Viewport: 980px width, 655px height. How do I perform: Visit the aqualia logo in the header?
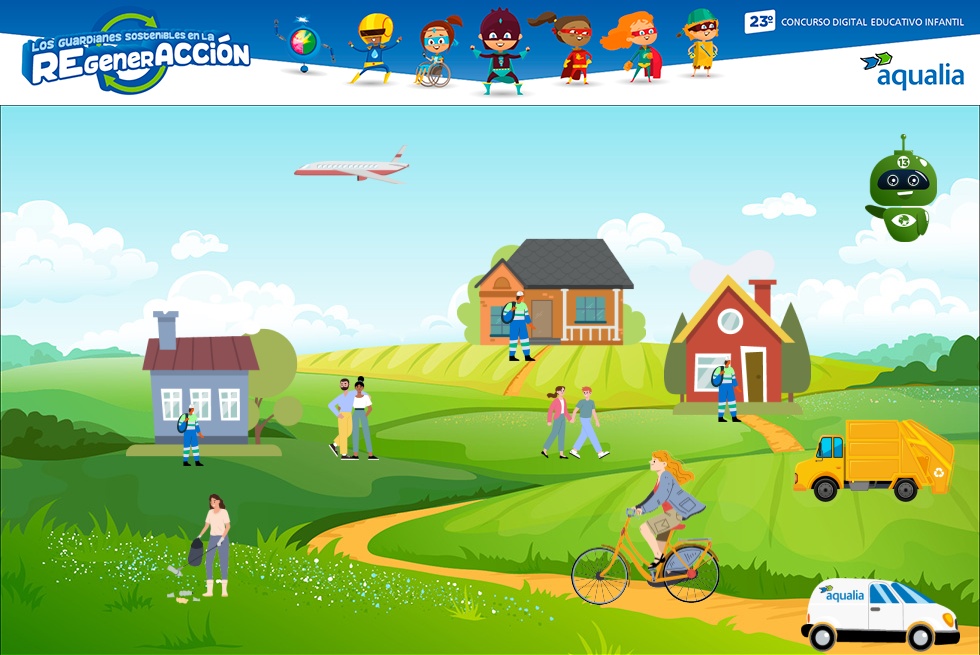(912, 70)
